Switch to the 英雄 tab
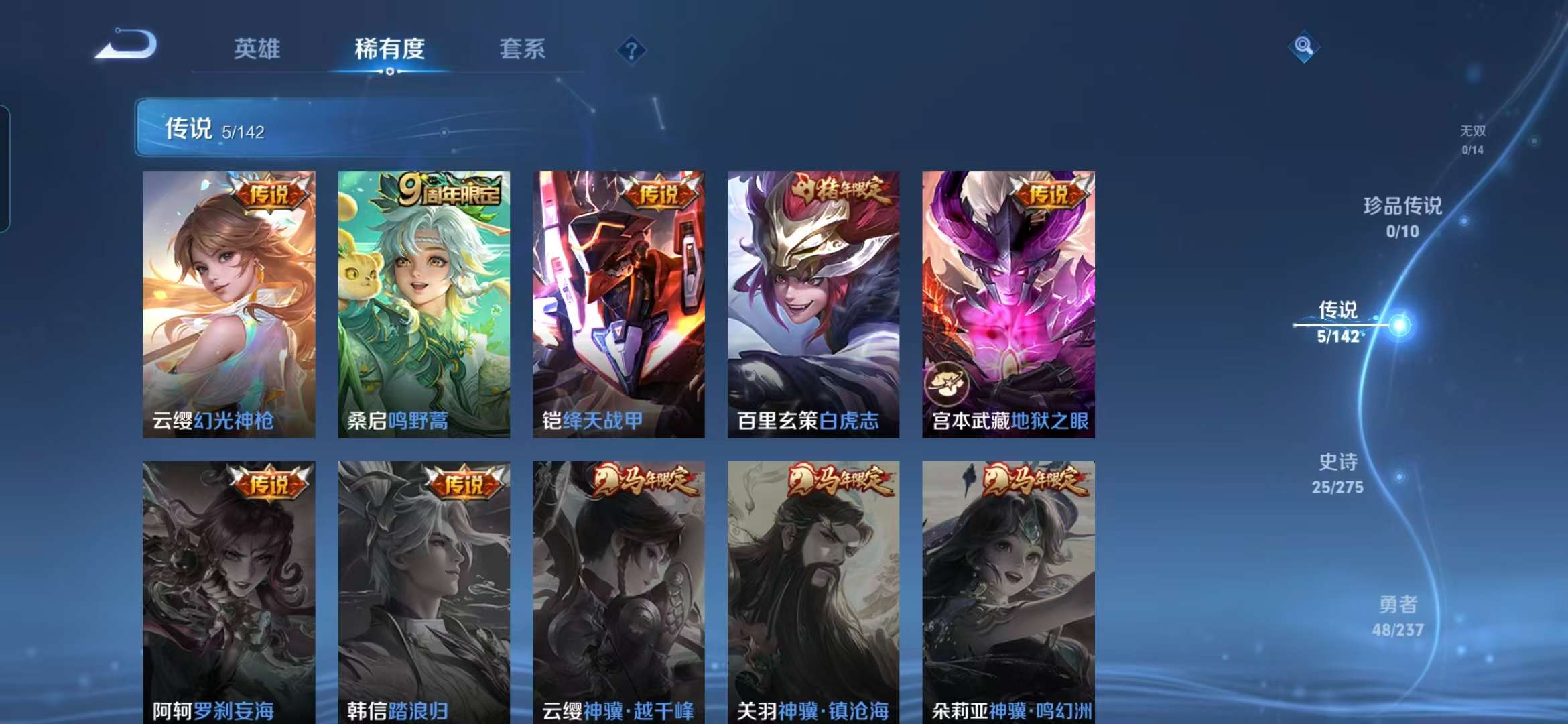Image resolution: width=1568 pixels, height=724 pixels. (258, 49)
